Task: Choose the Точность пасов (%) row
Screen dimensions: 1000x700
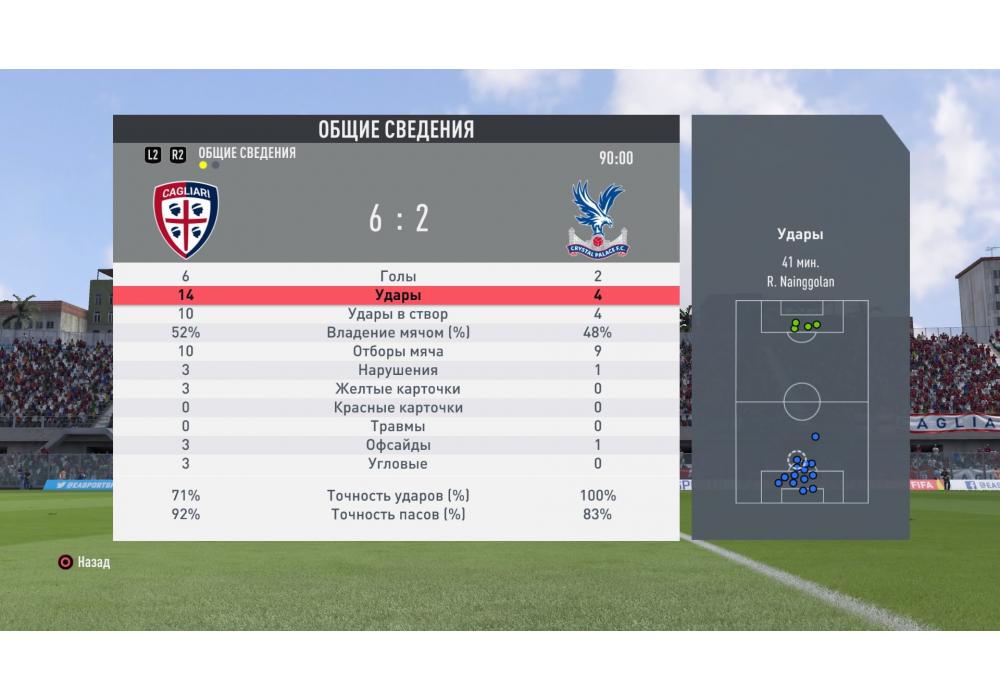Action: (397, 515)
